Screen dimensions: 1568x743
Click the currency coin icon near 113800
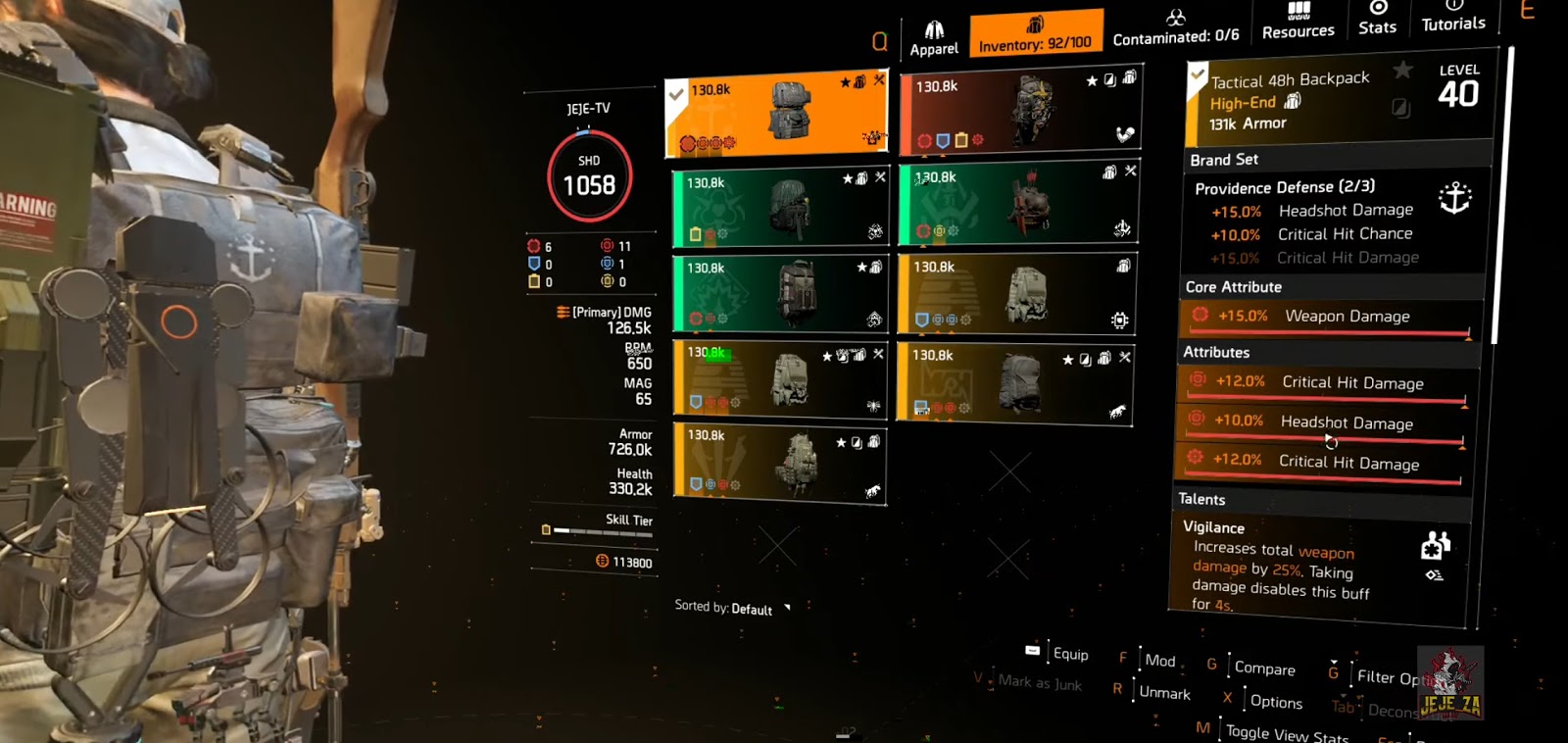[x=605, y=563]
